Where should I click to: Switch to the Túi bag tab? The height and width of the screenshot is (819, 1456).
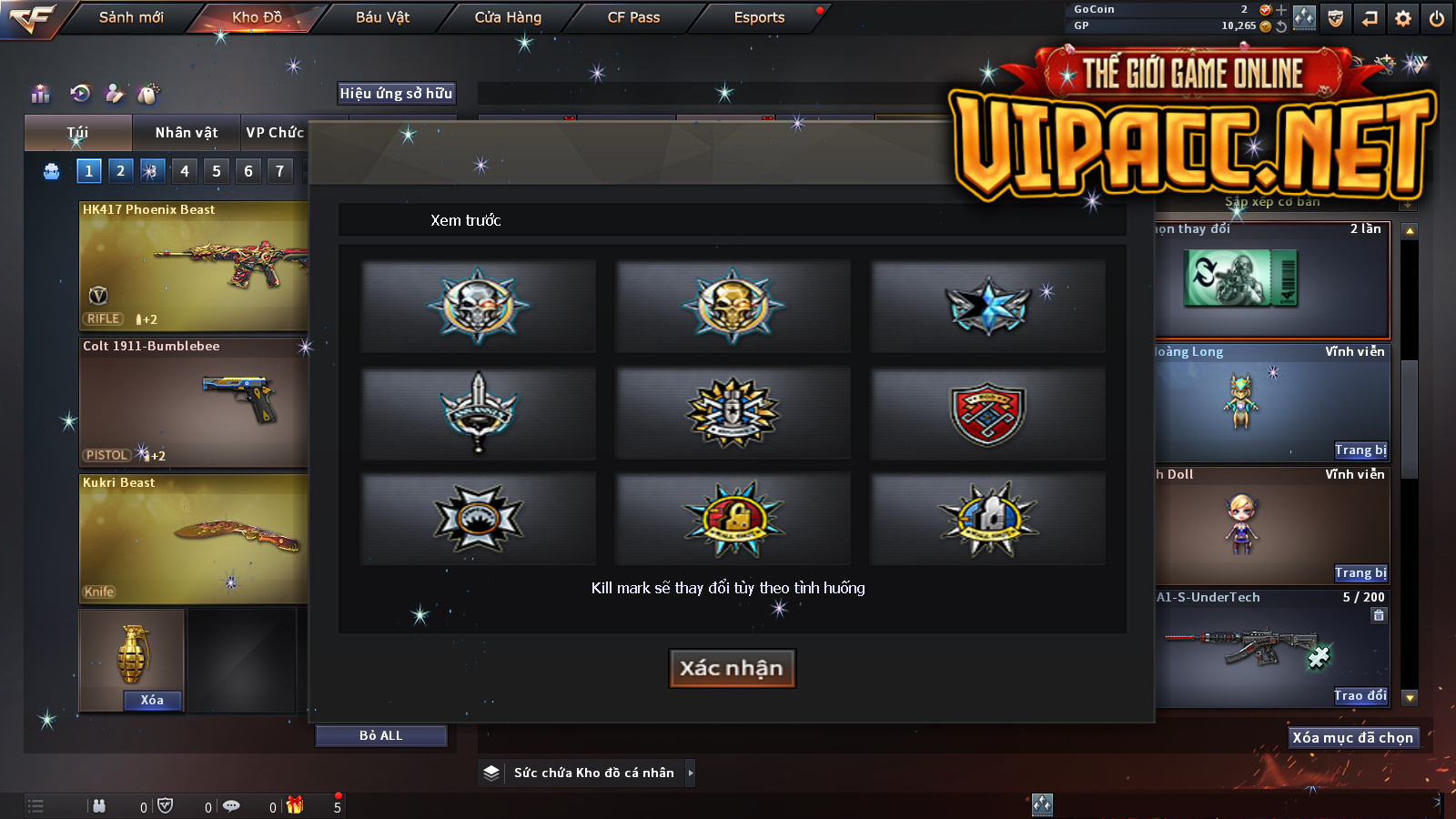(77, 133)
